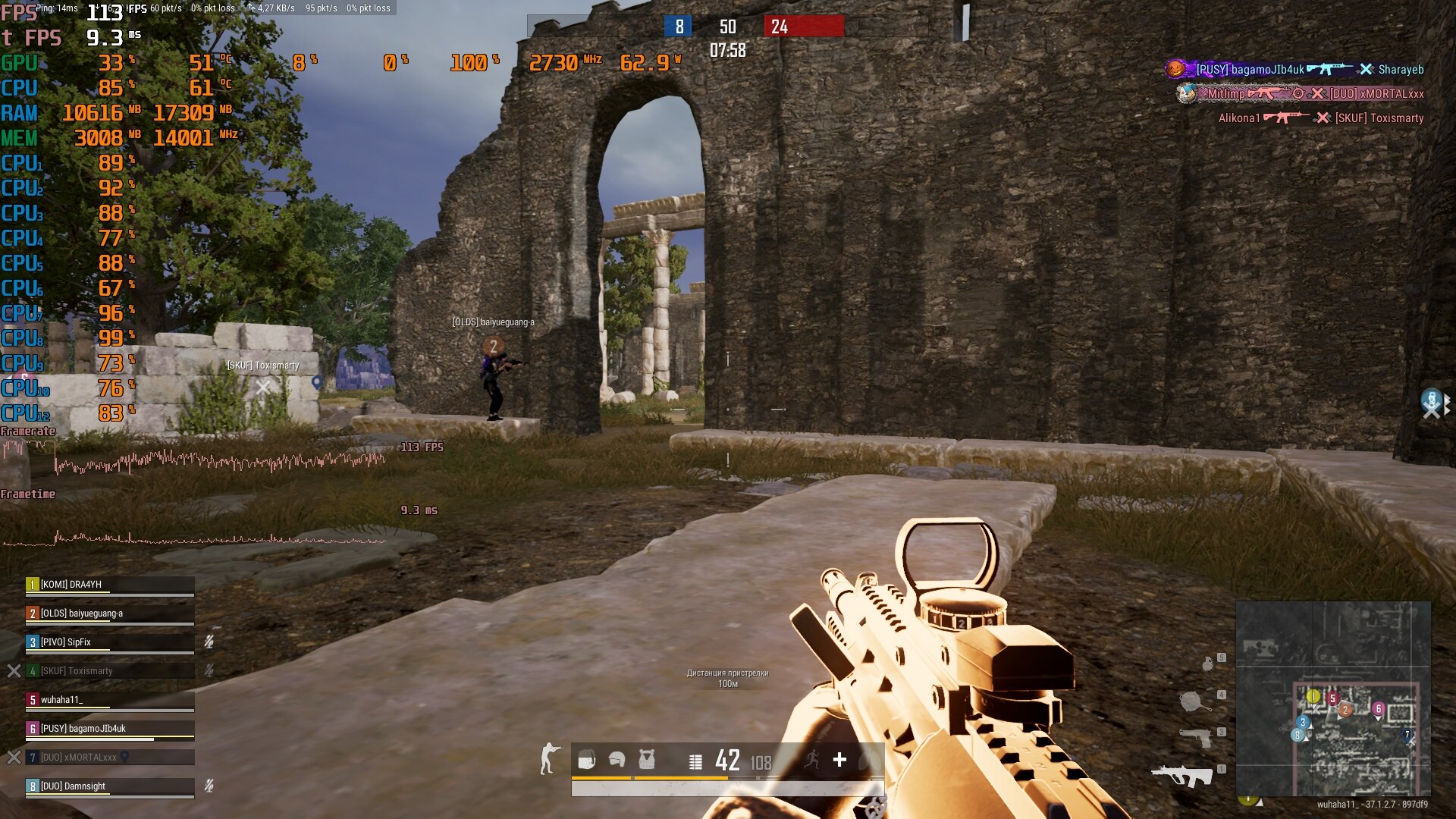Click the armor vest equipment icon
Image resolution: width=1456 pixels, height=819 pixels.
point(646,759)
